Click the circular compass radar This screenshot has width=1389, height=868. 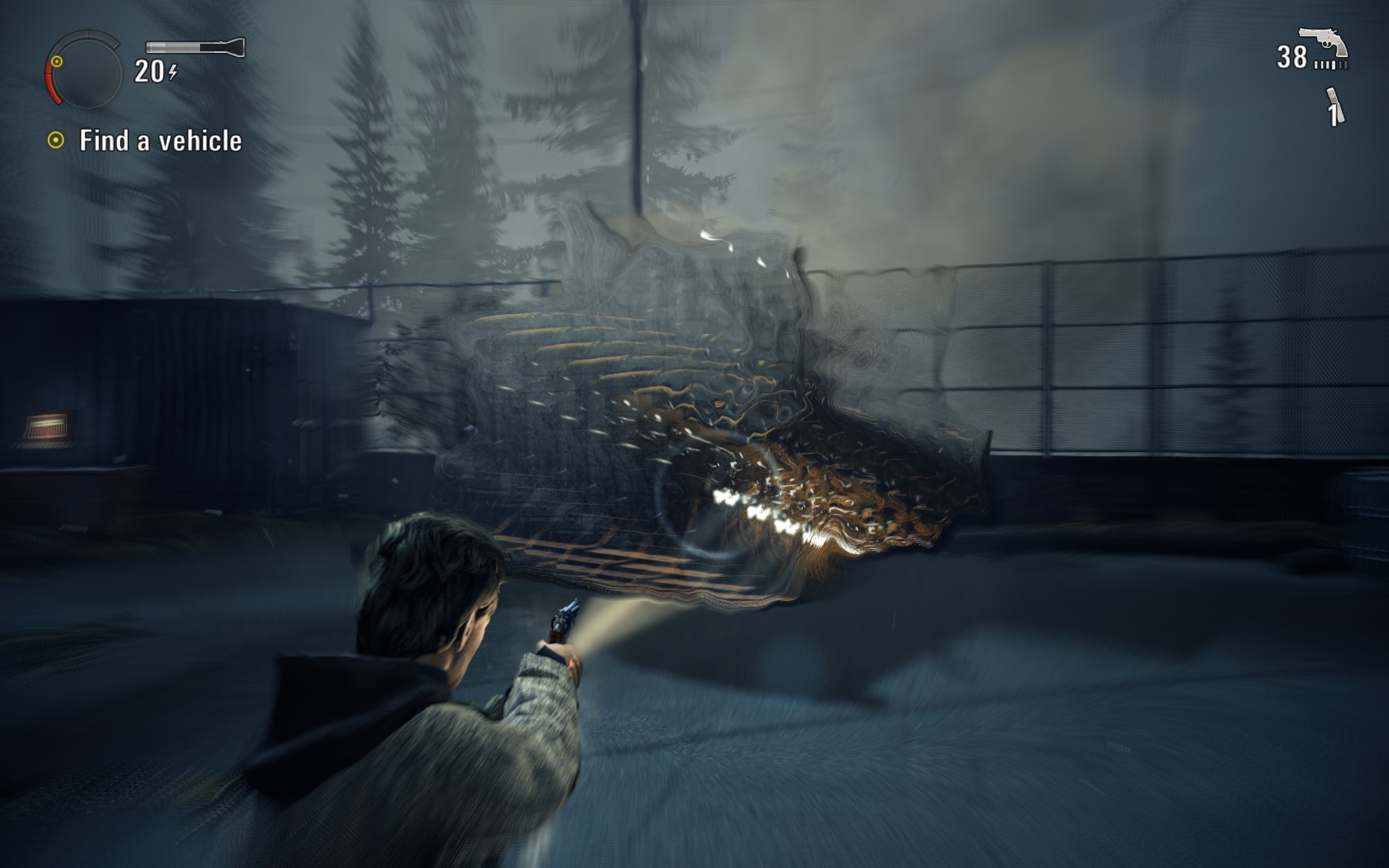tap(84, 71)
